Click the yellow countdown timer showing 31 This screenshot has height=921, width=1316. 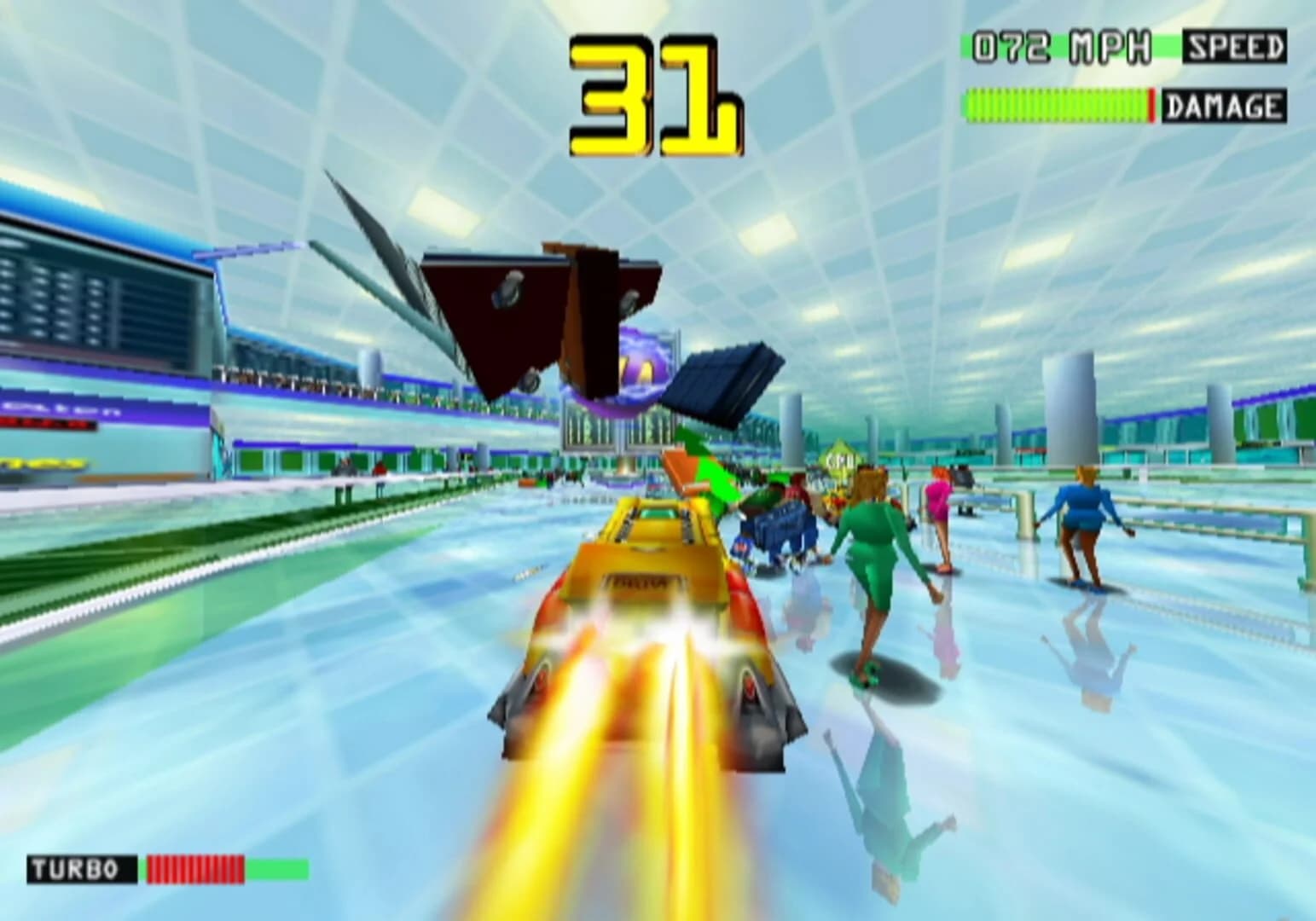coord(657,94)
